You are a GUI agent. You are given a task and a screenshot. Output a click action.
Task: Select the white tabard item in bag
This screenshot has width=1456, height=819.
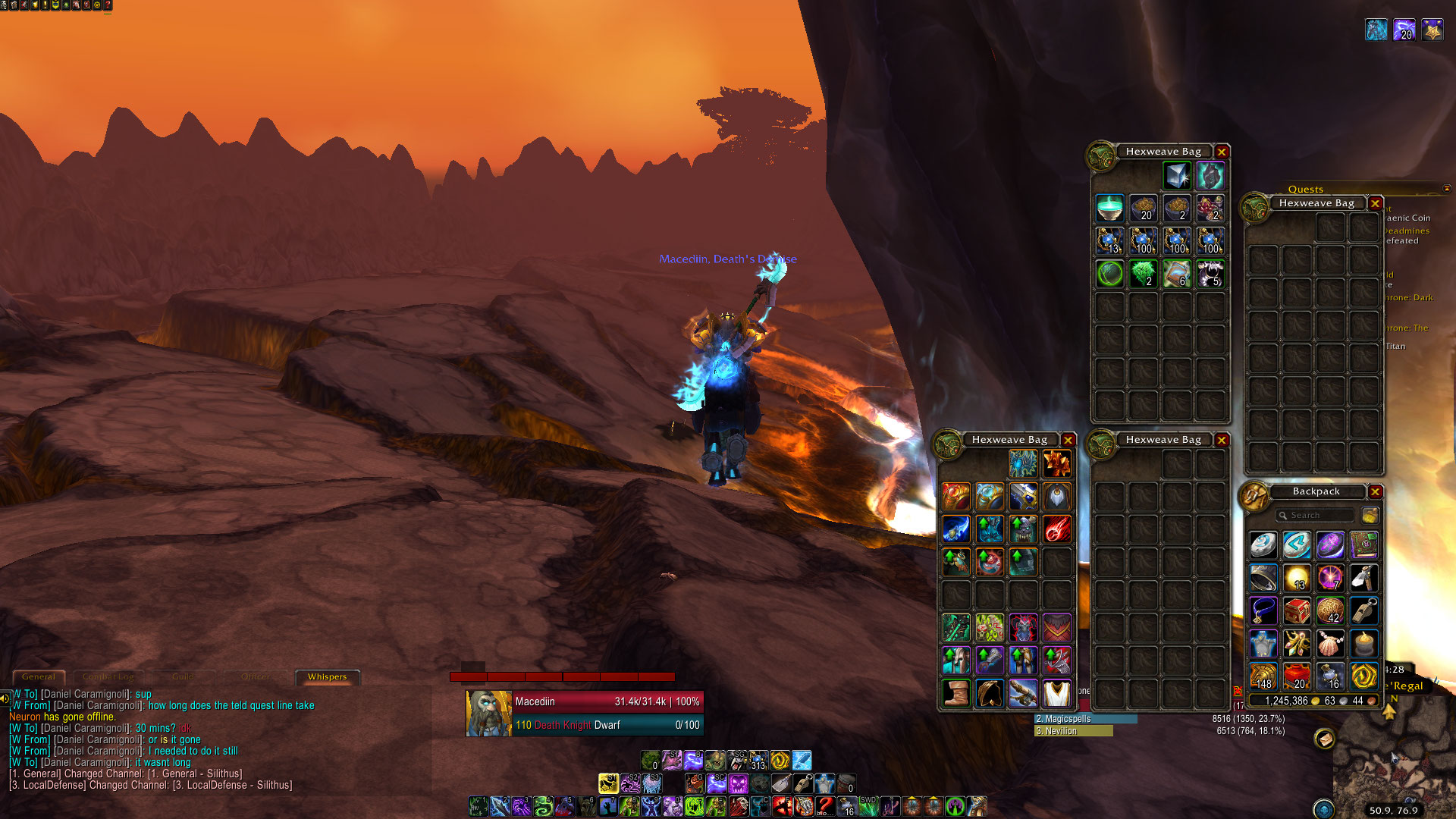point(1056,693)
